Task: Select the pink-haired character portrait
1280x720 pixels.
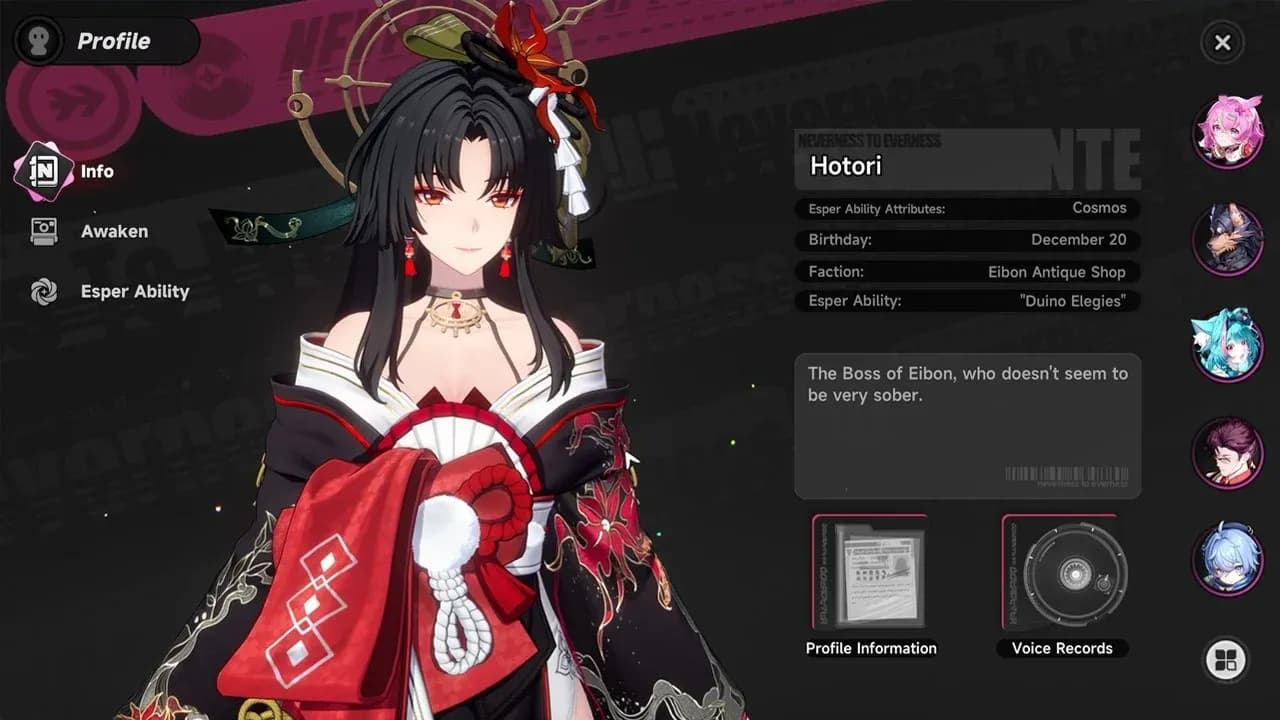Action: coord(1230,131)
